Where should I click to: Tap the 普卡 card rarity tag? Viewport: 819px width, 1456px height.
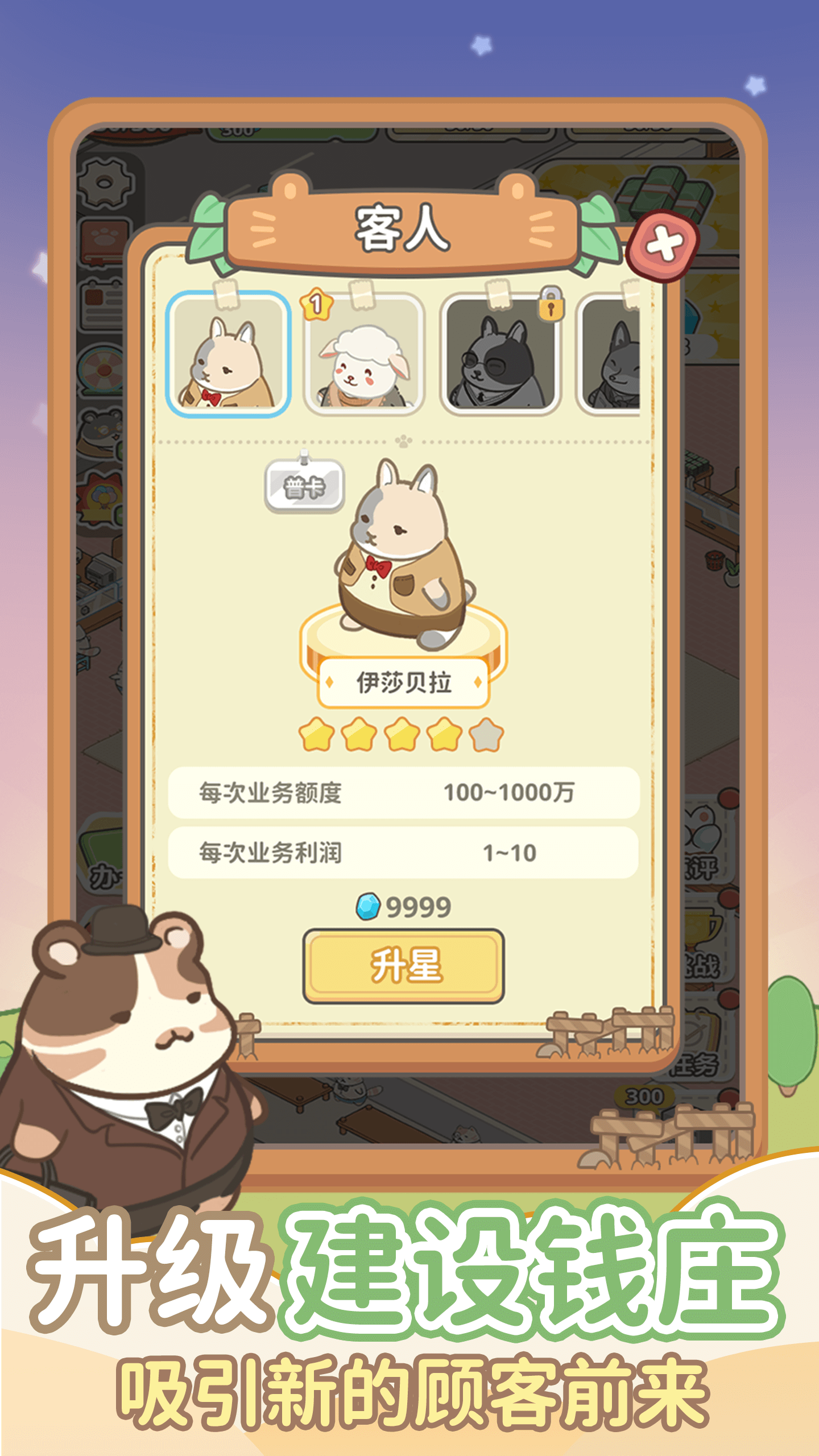304,483
